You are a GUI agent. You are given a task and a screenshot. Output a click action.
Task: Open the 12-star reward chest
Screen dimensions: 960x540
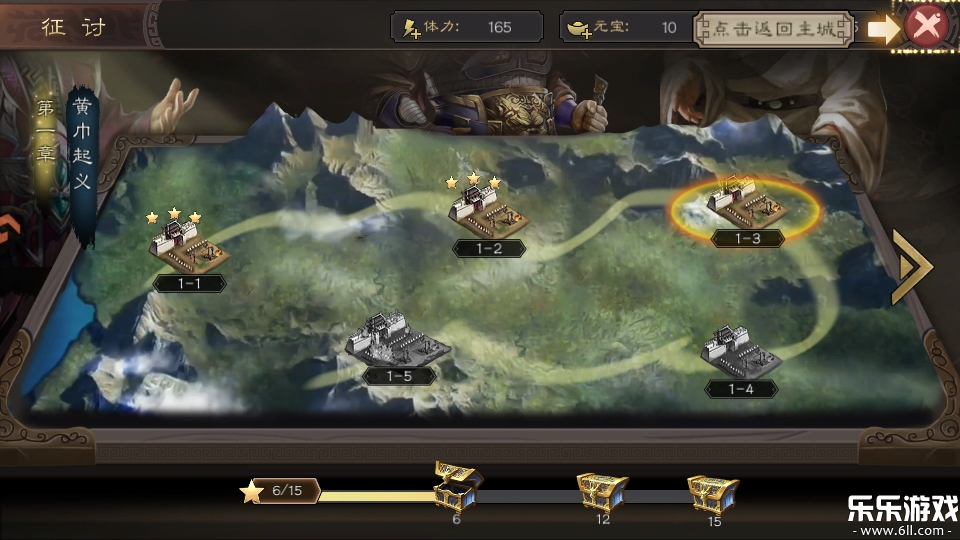click(x=602, y=491)
